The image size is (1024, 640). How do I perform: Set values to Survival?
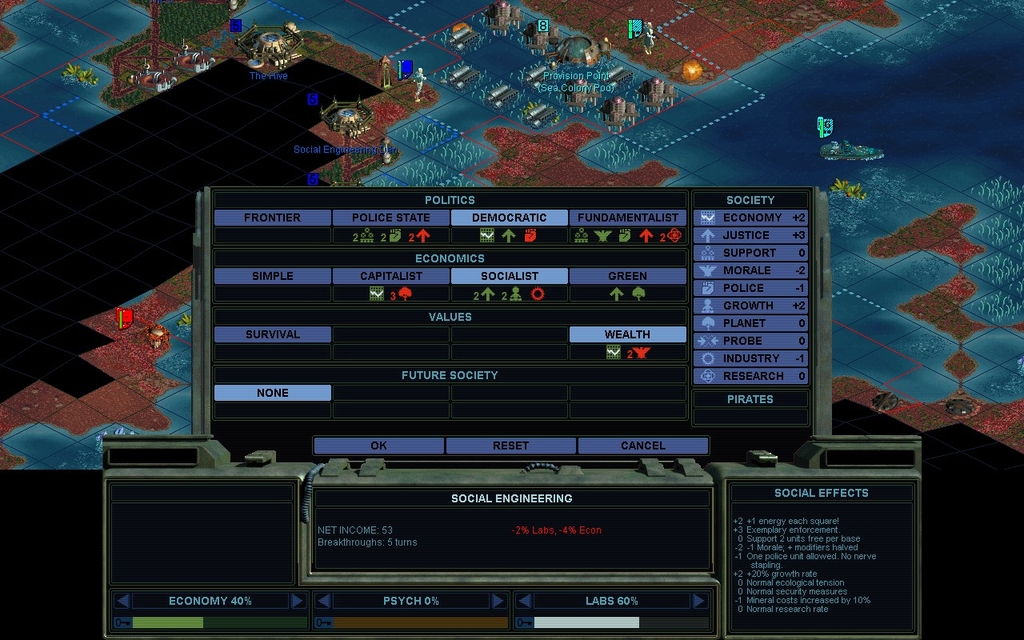272,335
